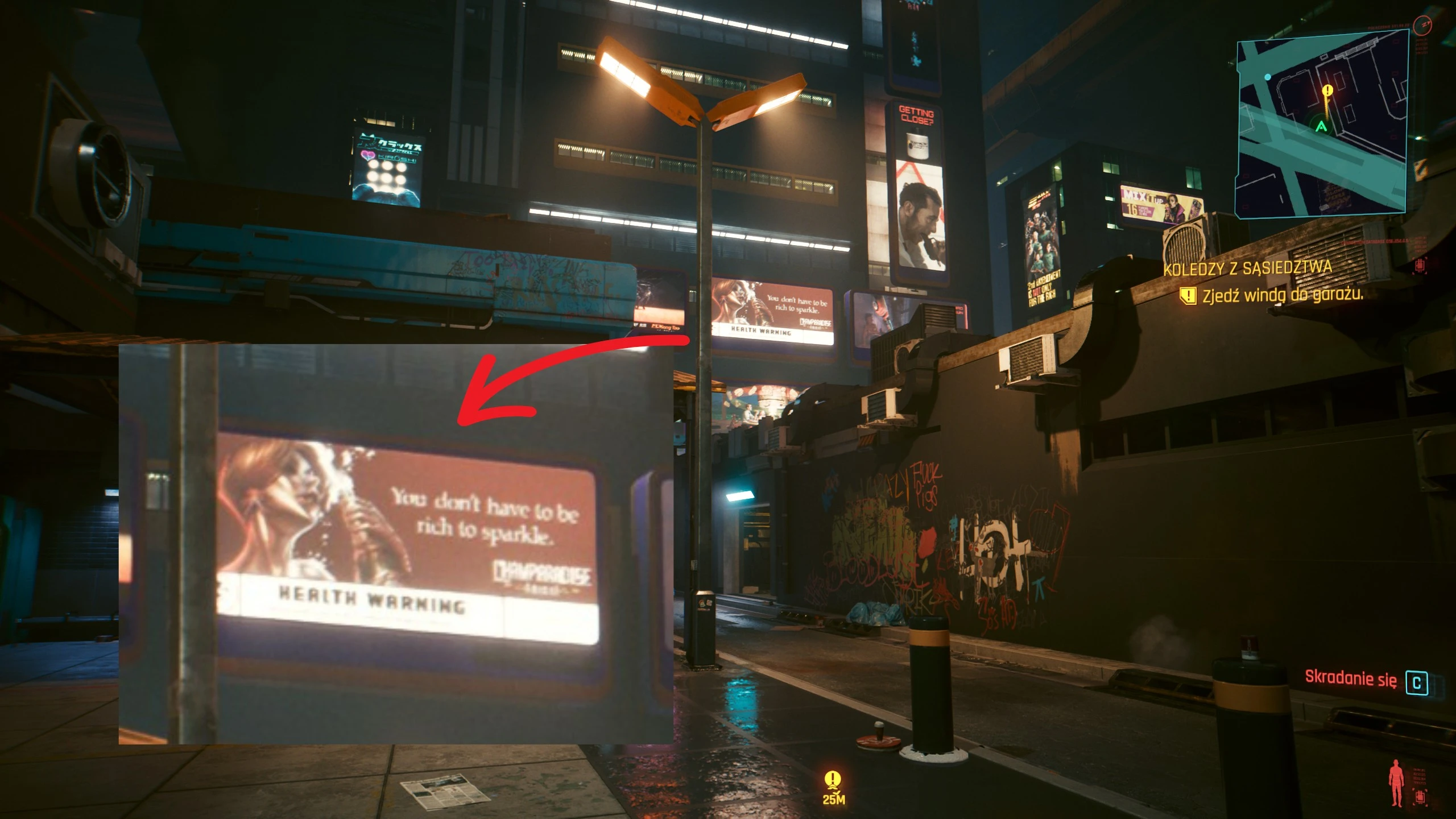Click the yellow exclamation quest marker on the minimap

pyautogui.click(x=1327, y=90)
